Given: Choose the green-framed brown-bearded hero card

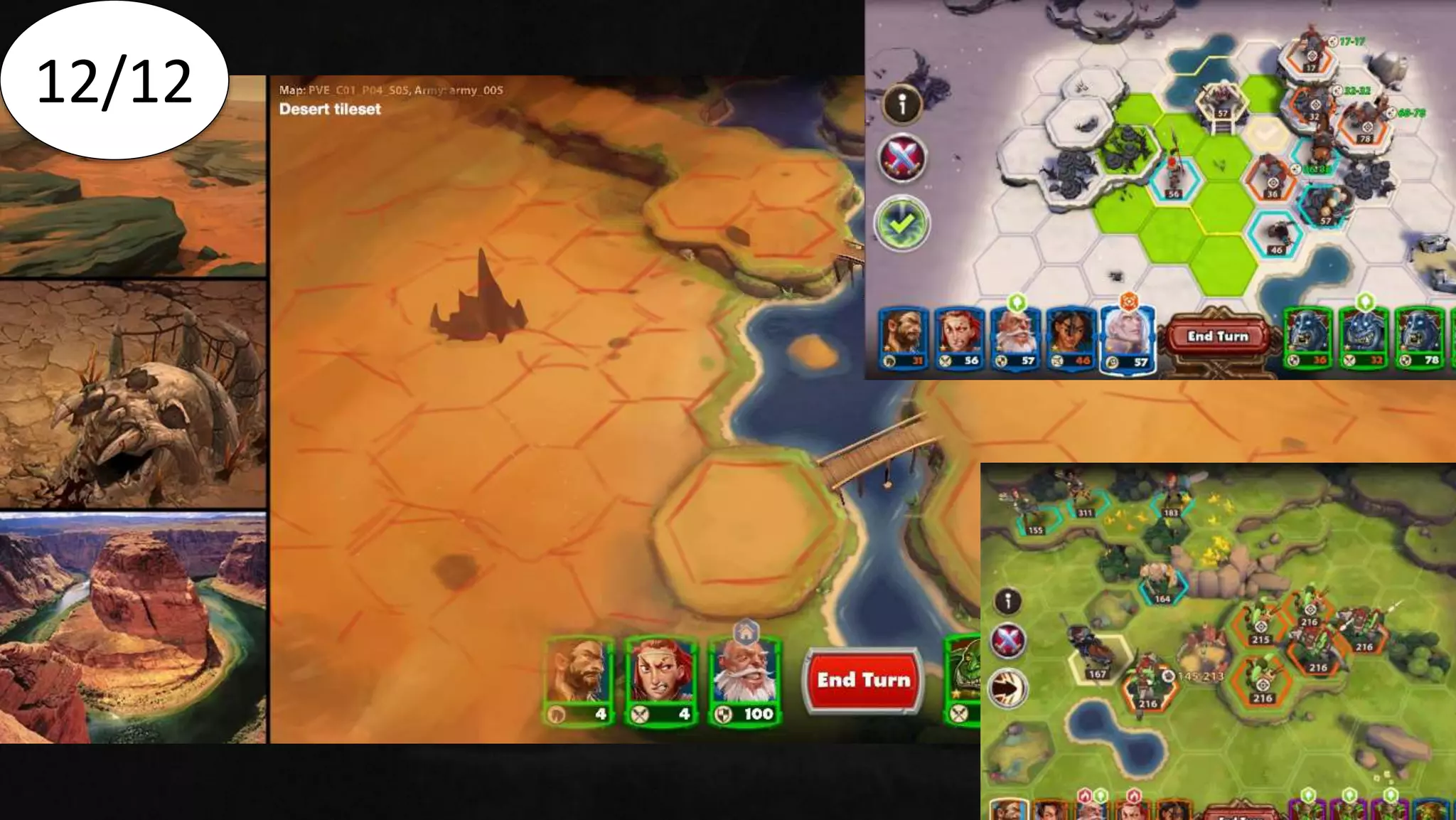Looking at the screenshot, I should (578, 680).
